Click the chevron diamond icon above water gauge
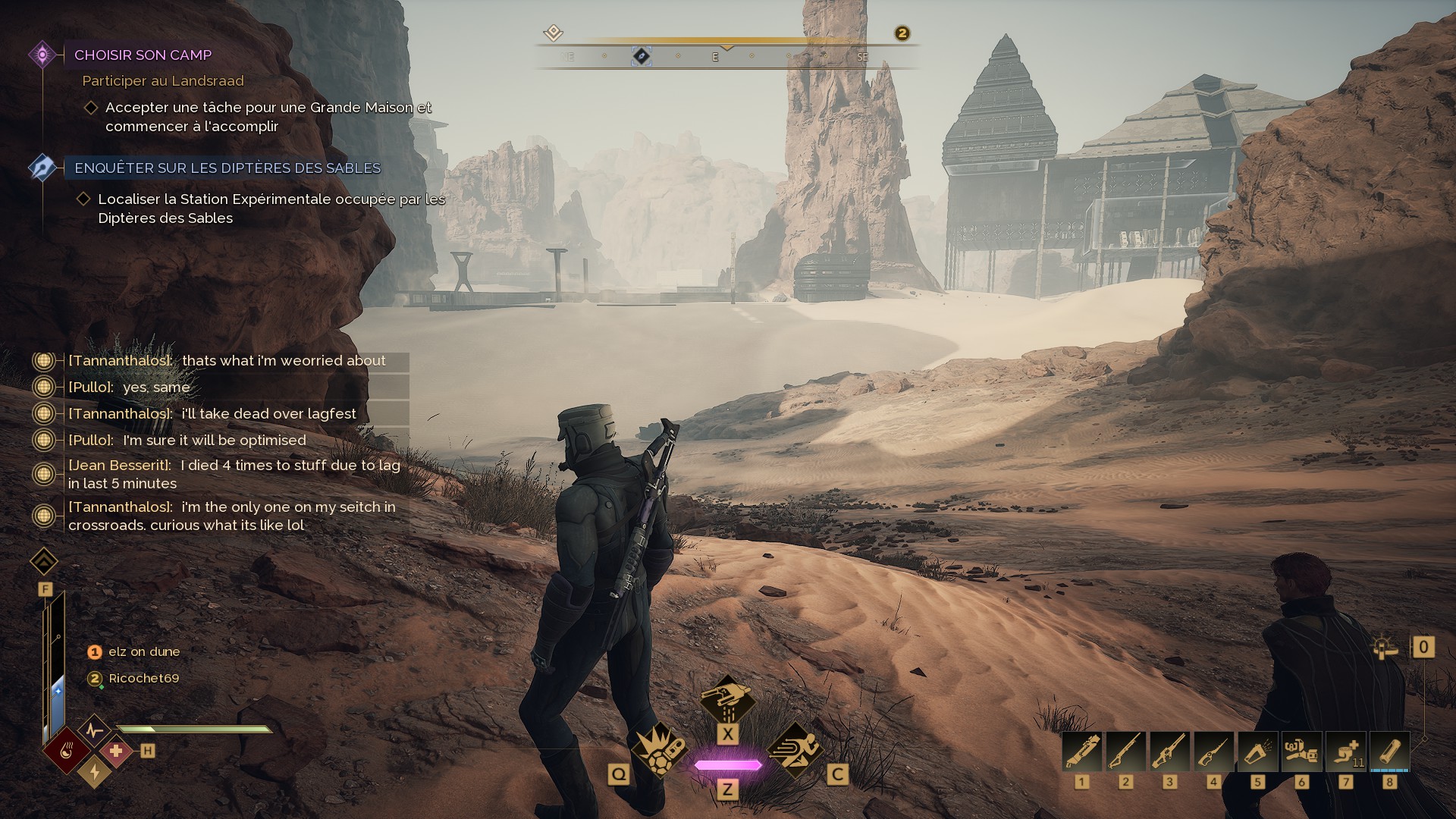Screen dimensions: 1456x819 point(44,562)
